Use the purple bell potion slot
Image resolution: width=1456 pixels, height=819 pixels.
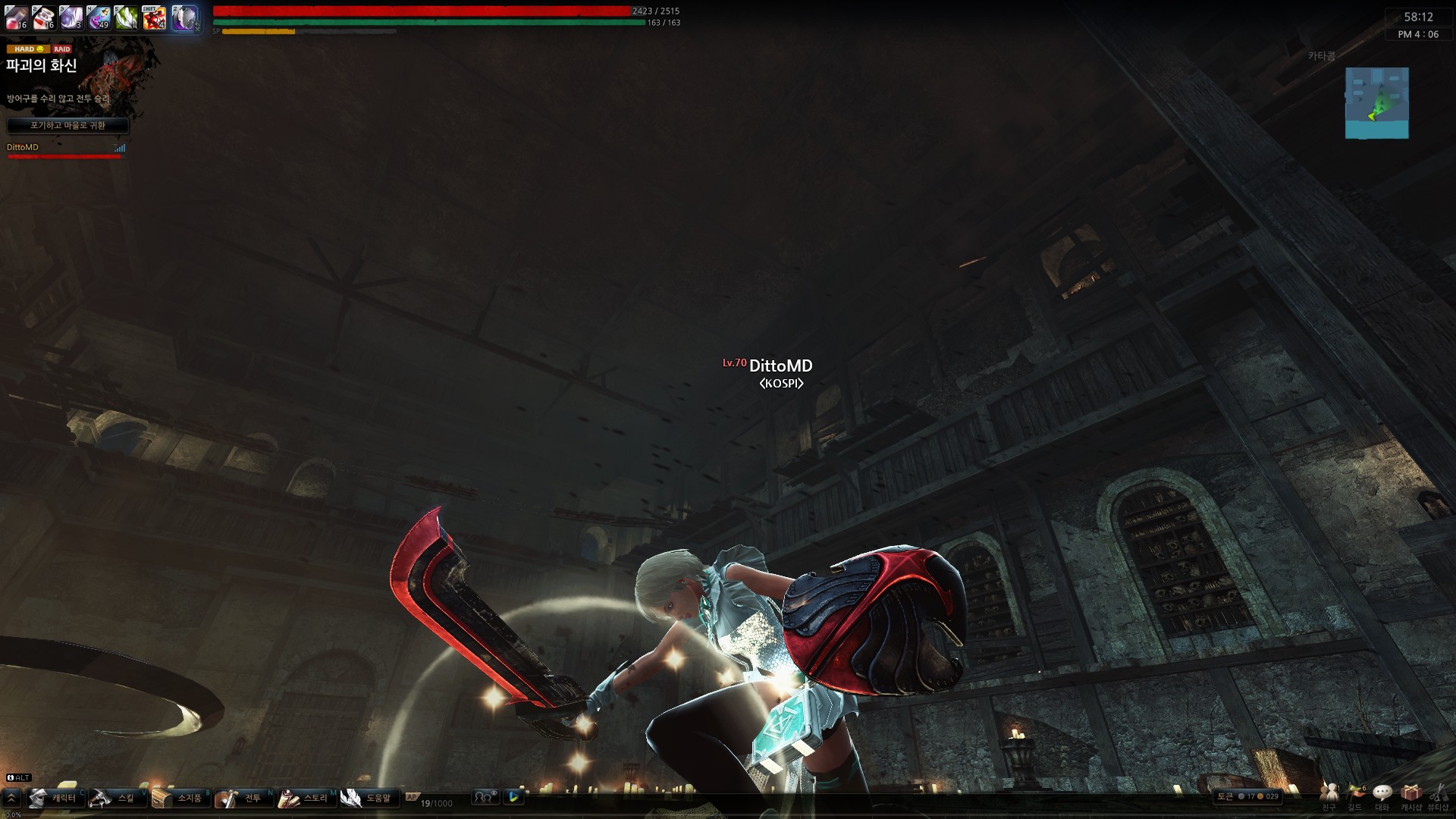pyautogui.click(x=99, y=17)
